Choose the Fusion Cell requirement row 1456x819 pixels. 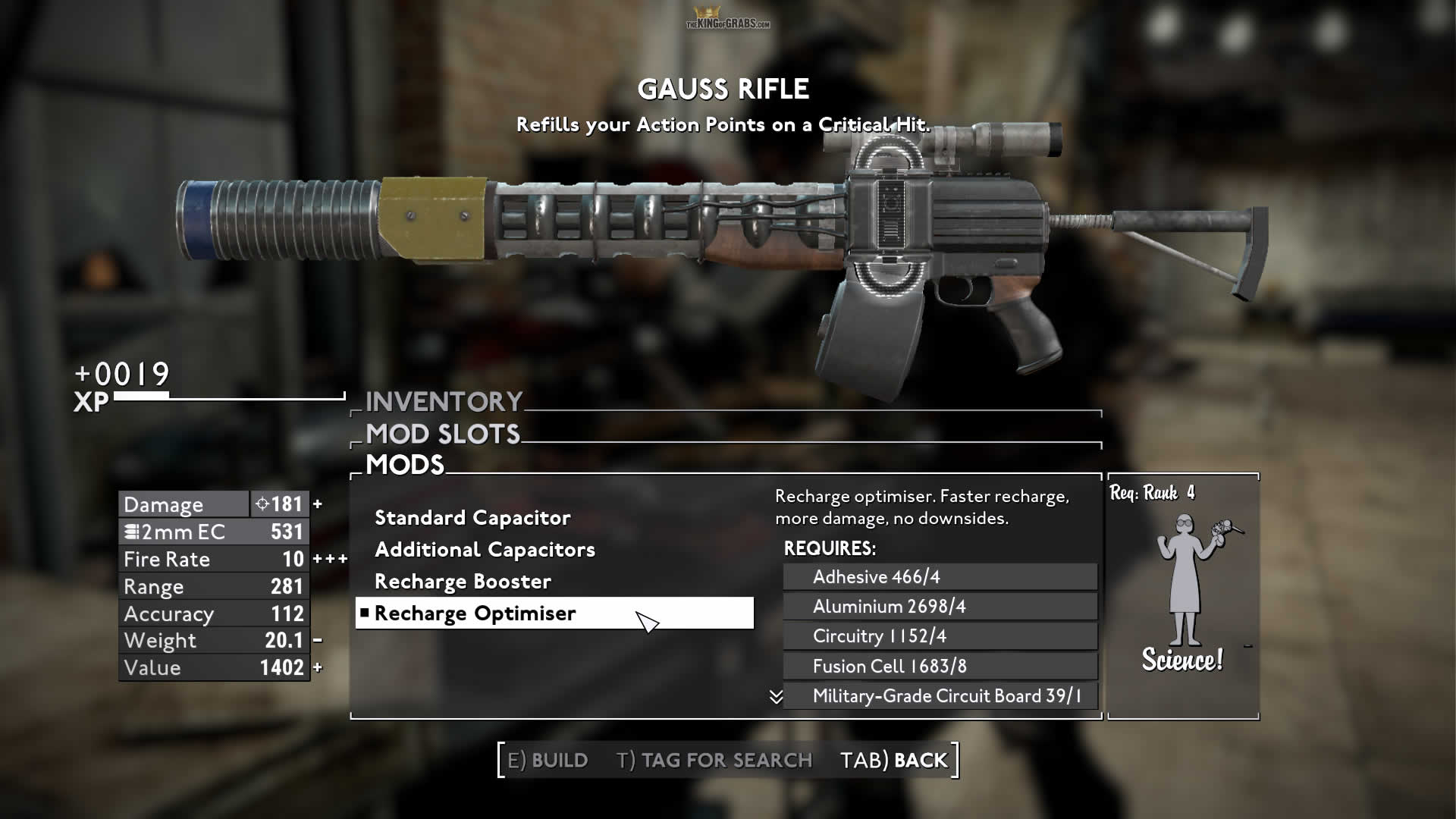(x=940, y=667)
